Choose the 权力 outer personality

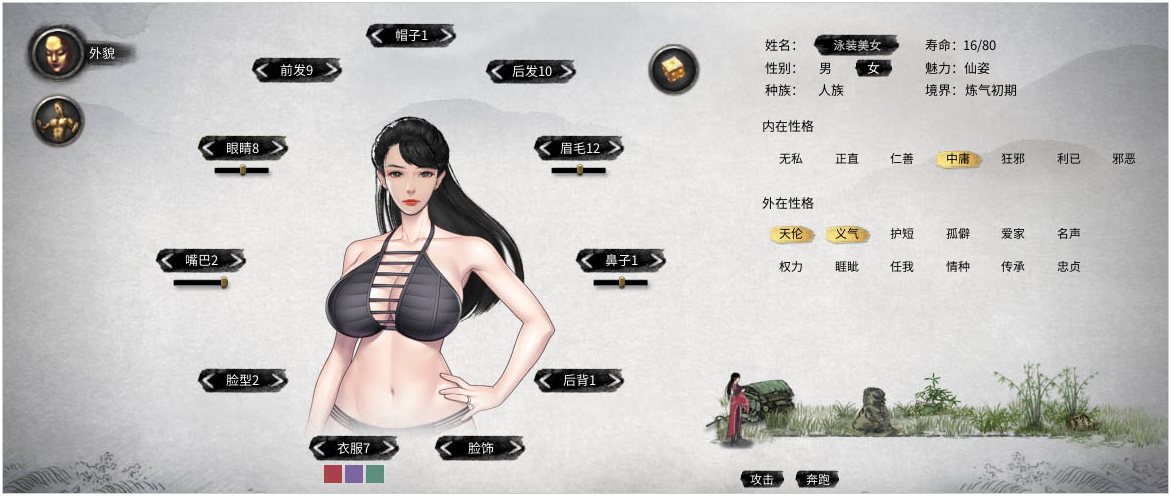[791, 267]
